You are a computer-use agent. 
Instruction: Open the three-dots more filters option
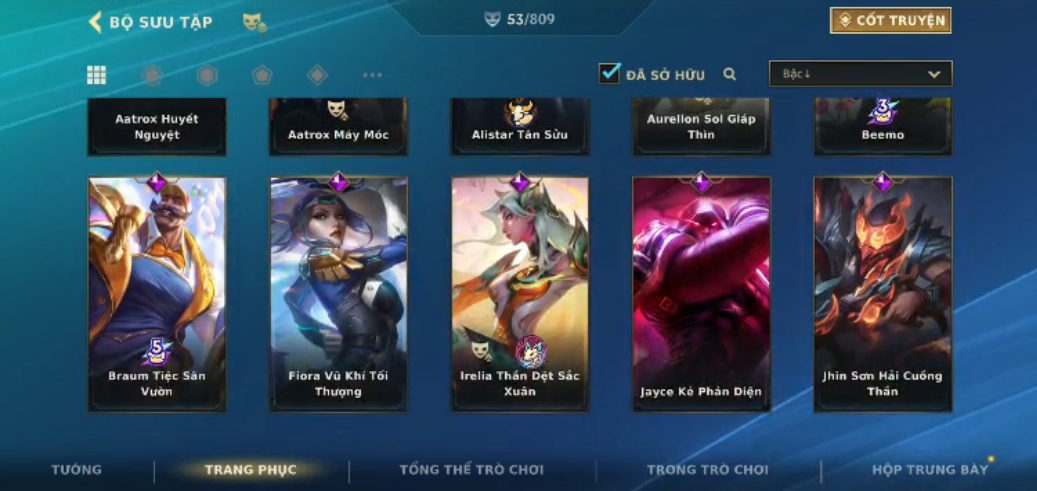[x=372, y=75]
